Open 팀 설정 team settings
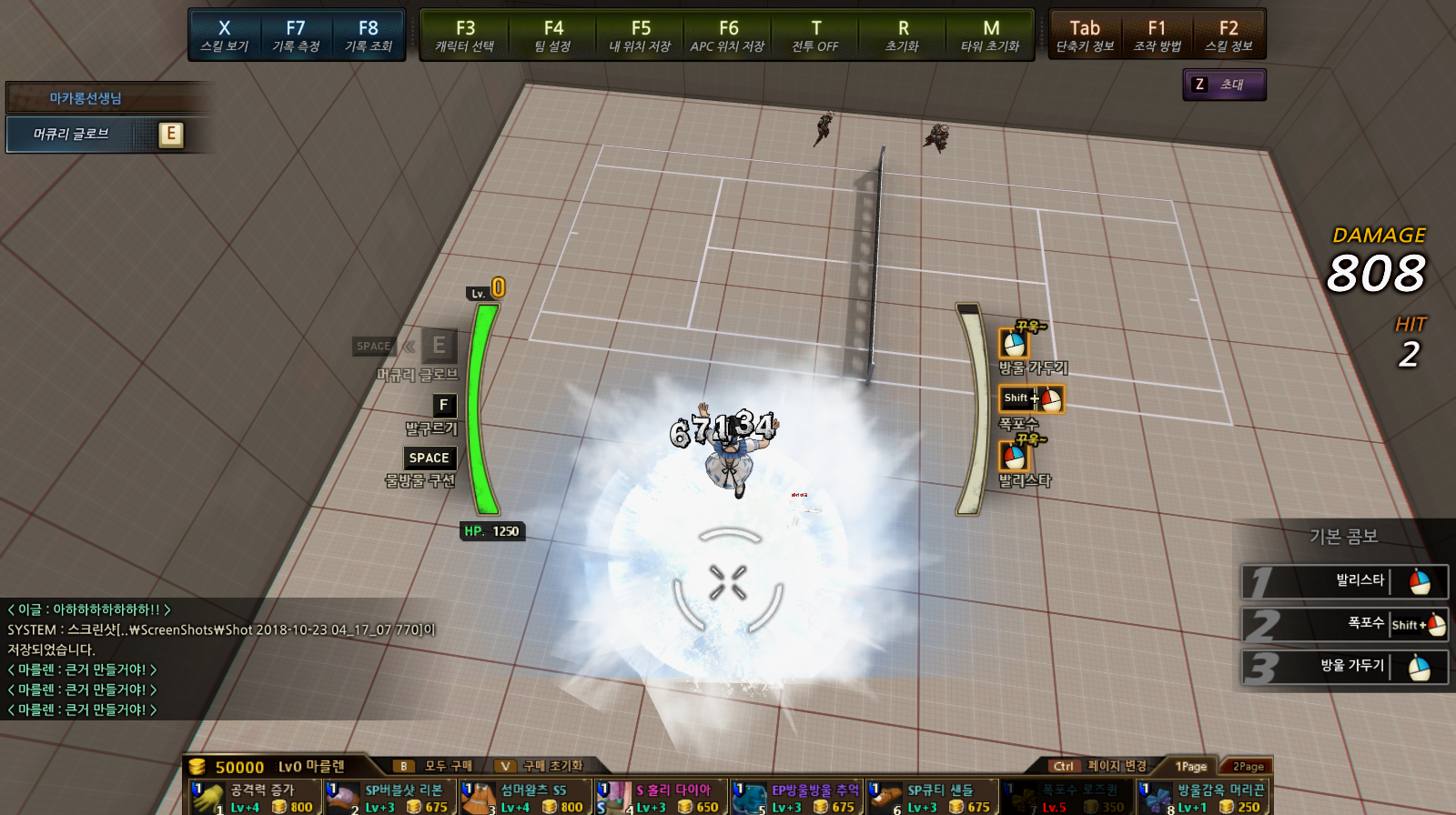 (552, 35)
